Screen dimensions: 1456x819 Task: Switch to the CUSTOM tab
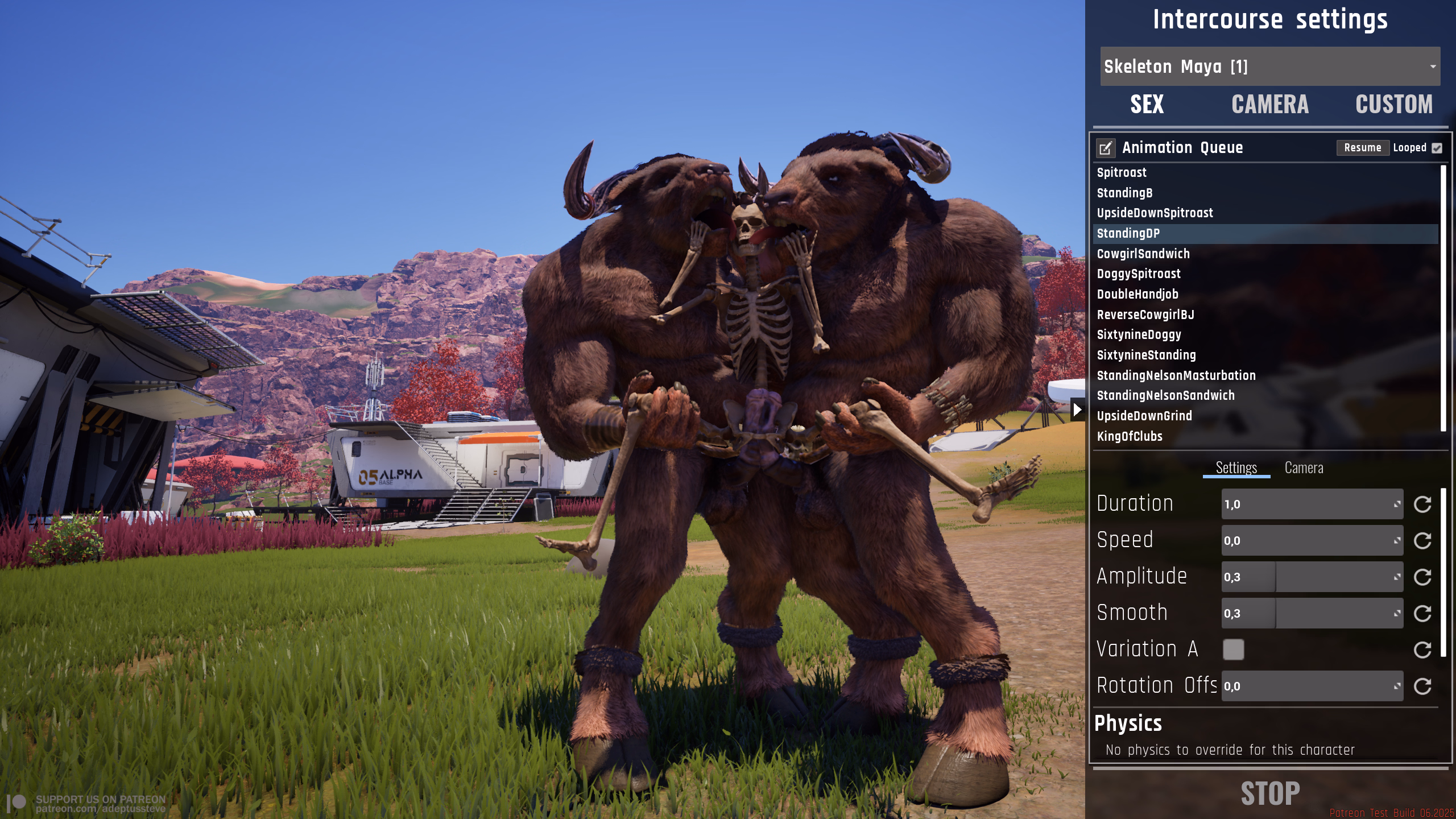click(x=1393, y=105)
